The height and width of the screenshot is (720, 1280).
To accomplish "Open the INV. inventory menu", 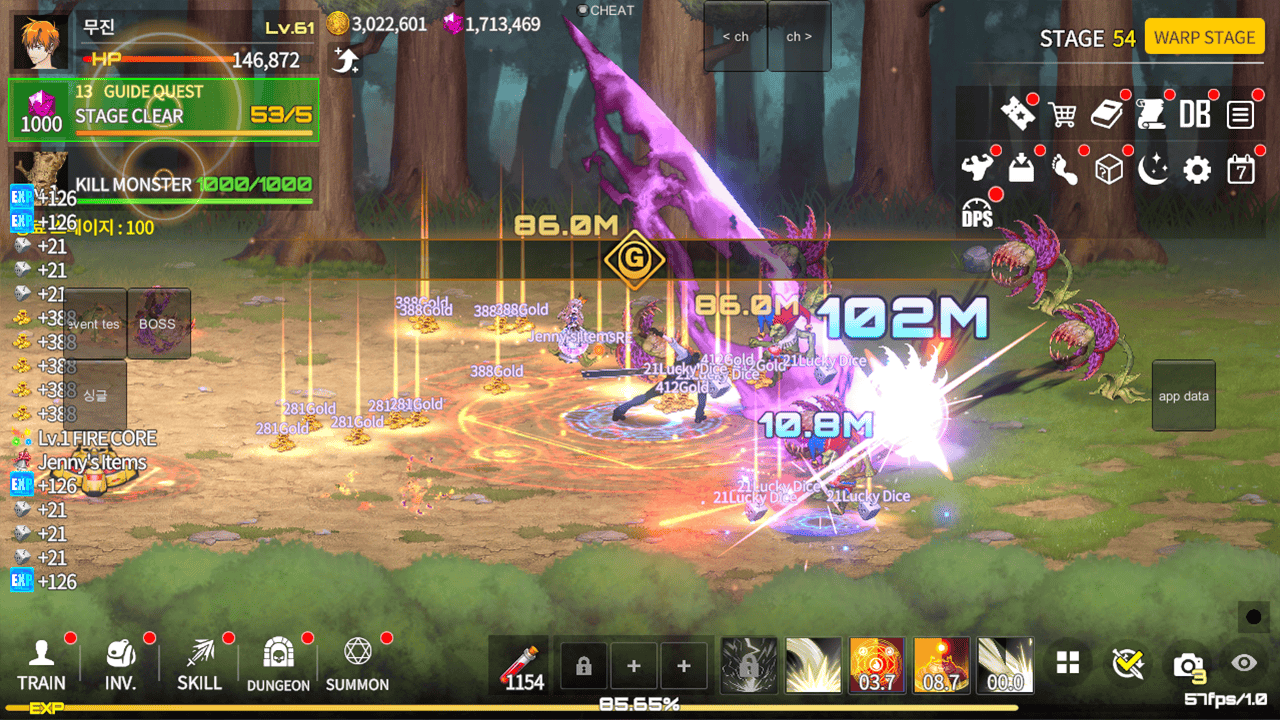I will (121, 666).
